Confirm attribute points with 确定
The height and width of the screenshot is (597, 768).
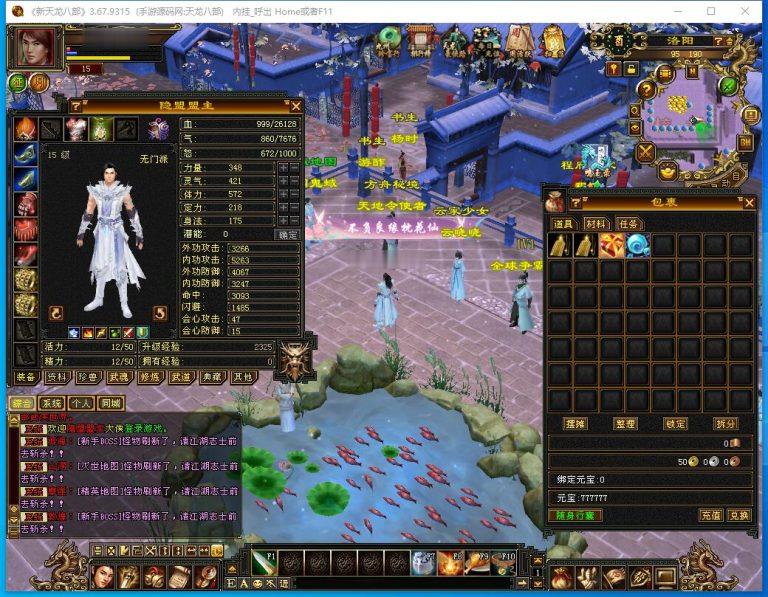[x=288, y=234]
